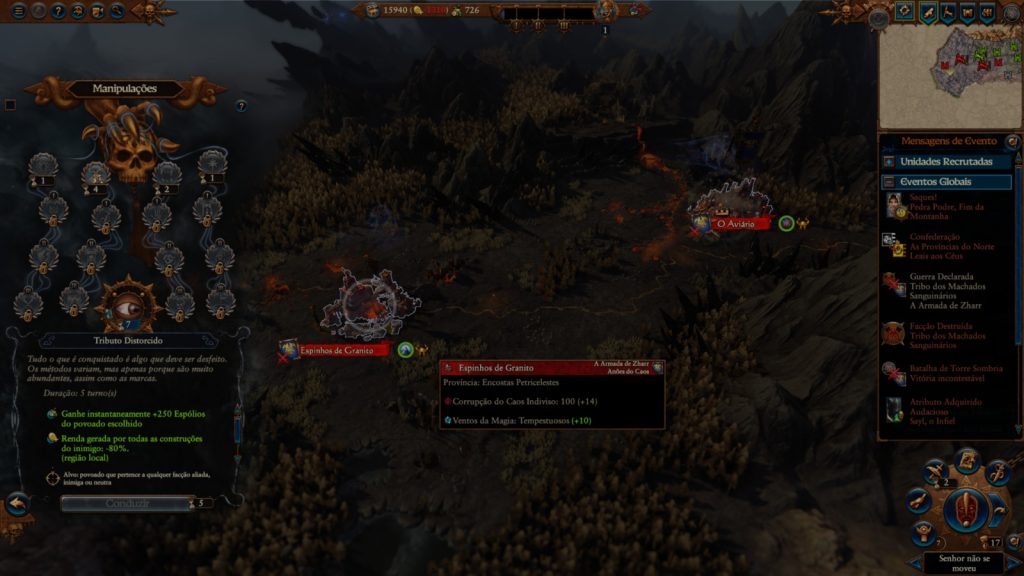Expand the Unidades Recrutadas event category
The width and height of the screenshot is (1024, 576).
pyautogui.click(x=946, y=161)
